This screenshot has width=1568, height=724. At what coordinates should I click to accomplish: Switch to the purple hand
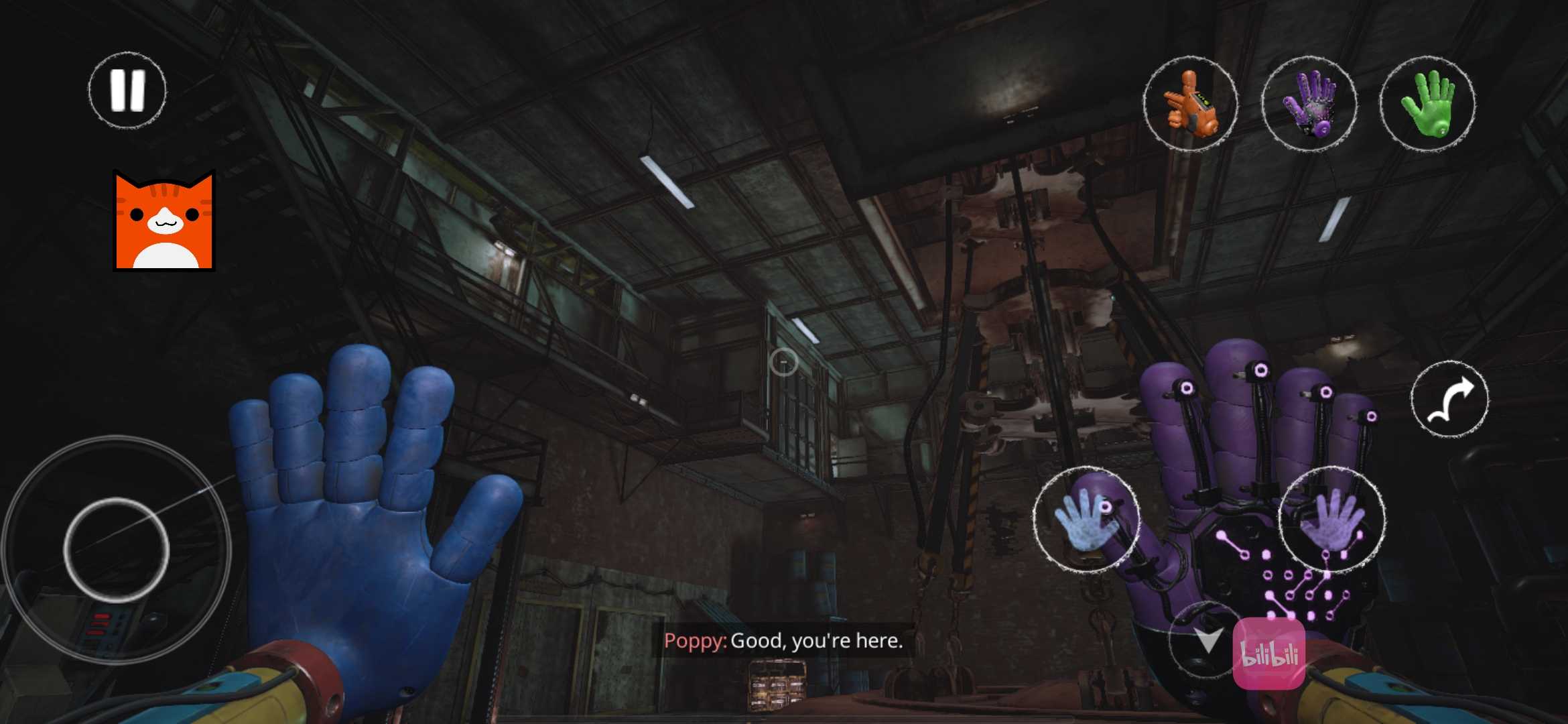1309,103
